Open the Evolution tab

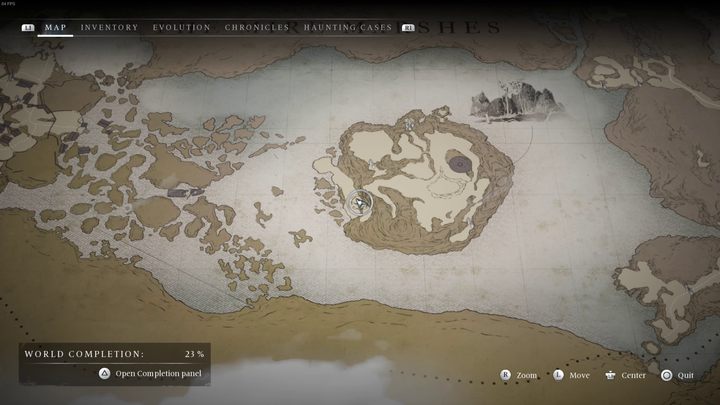[x=181, y=28]
